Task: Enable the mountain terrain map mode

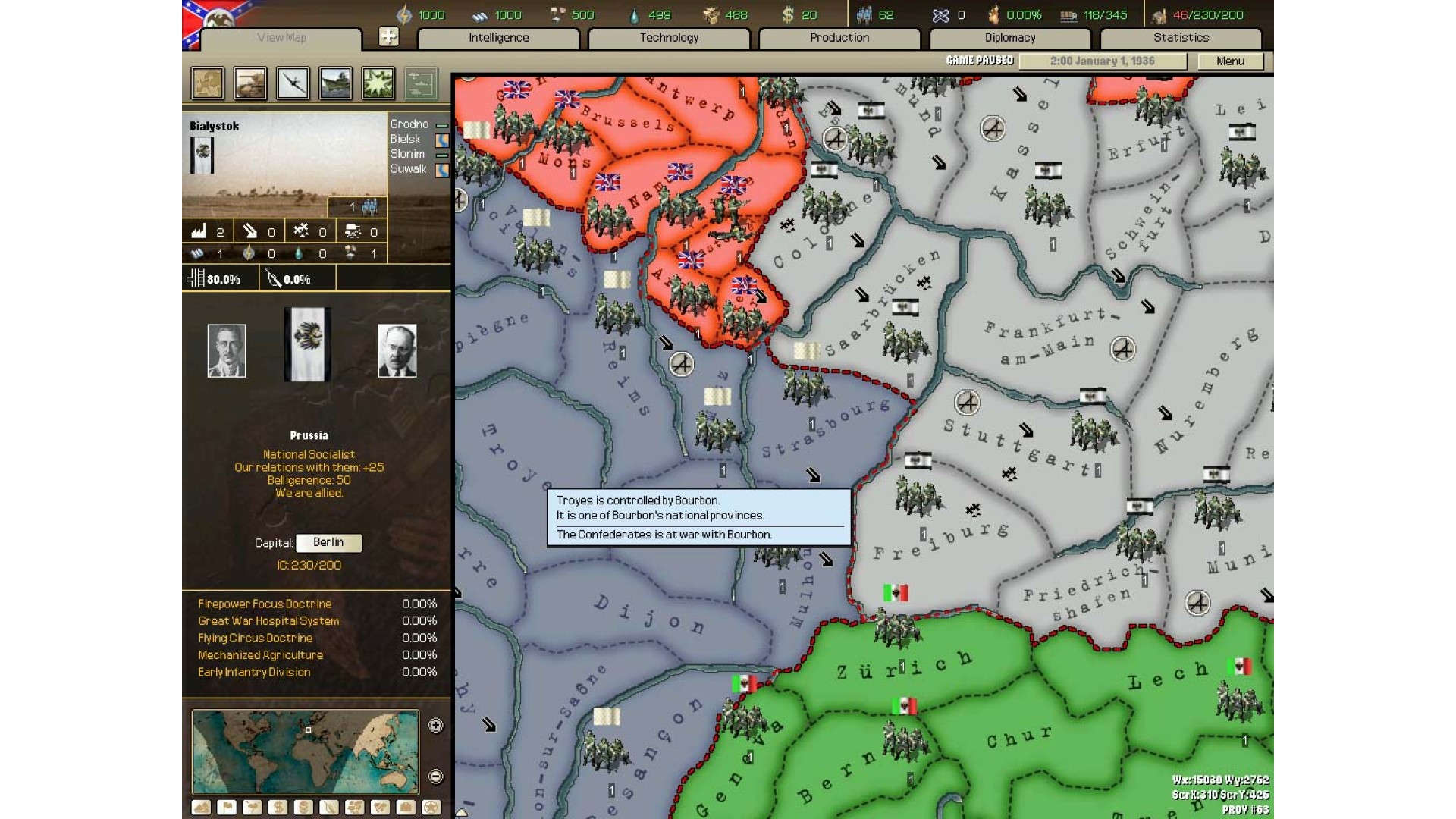Action: click(201, 808)
